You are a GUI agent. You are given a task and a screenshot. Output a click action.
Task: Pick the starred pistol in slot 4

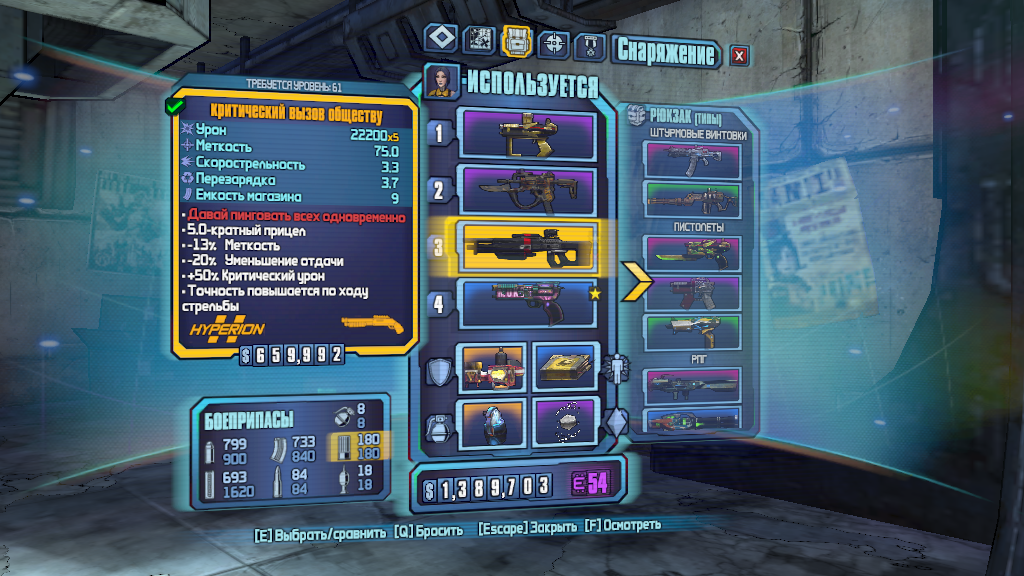526,304
